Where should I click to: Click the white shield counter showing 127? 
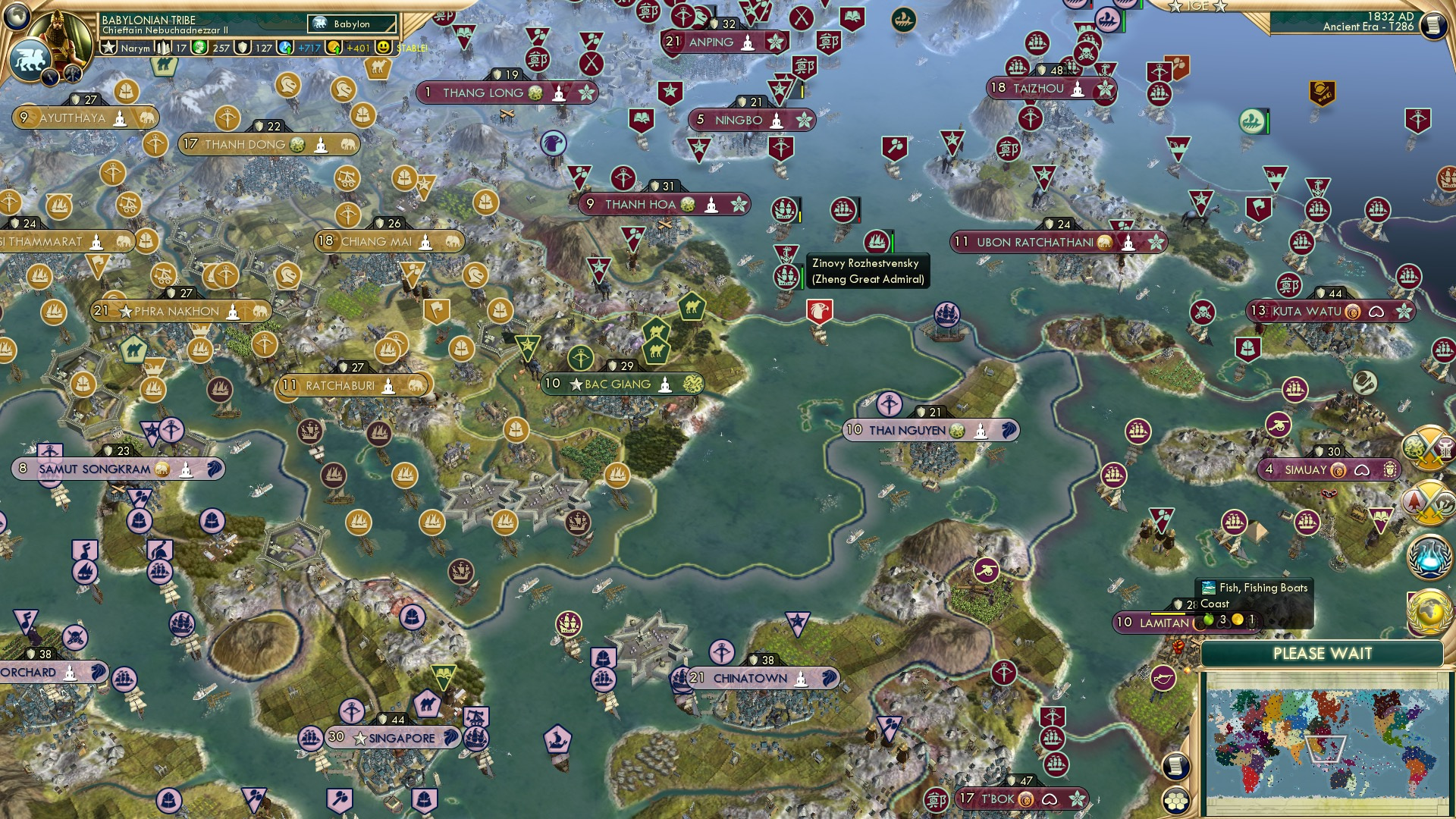tap(244, 48)
